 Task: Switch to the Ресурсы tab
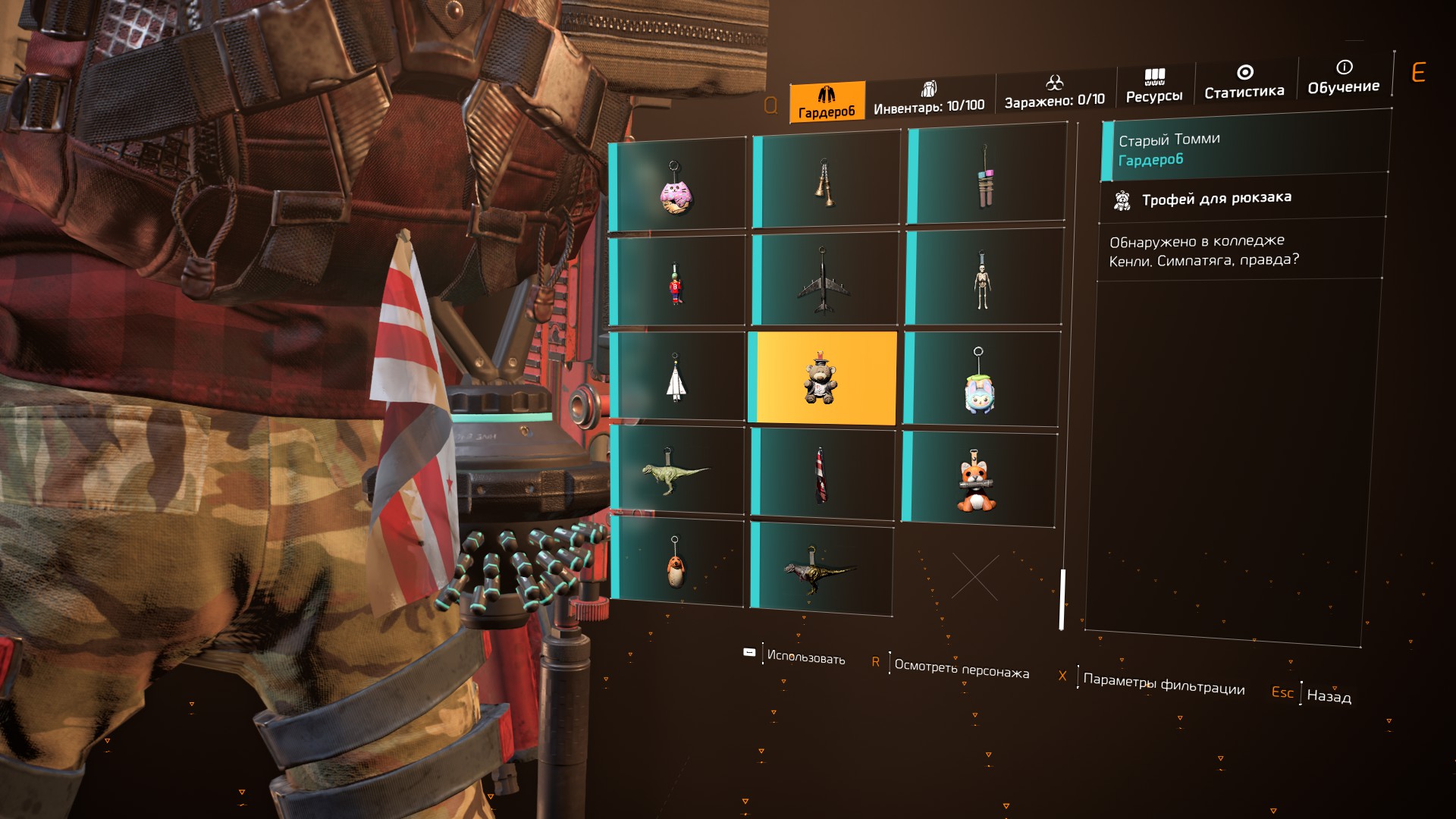[x=1154, y=86]
